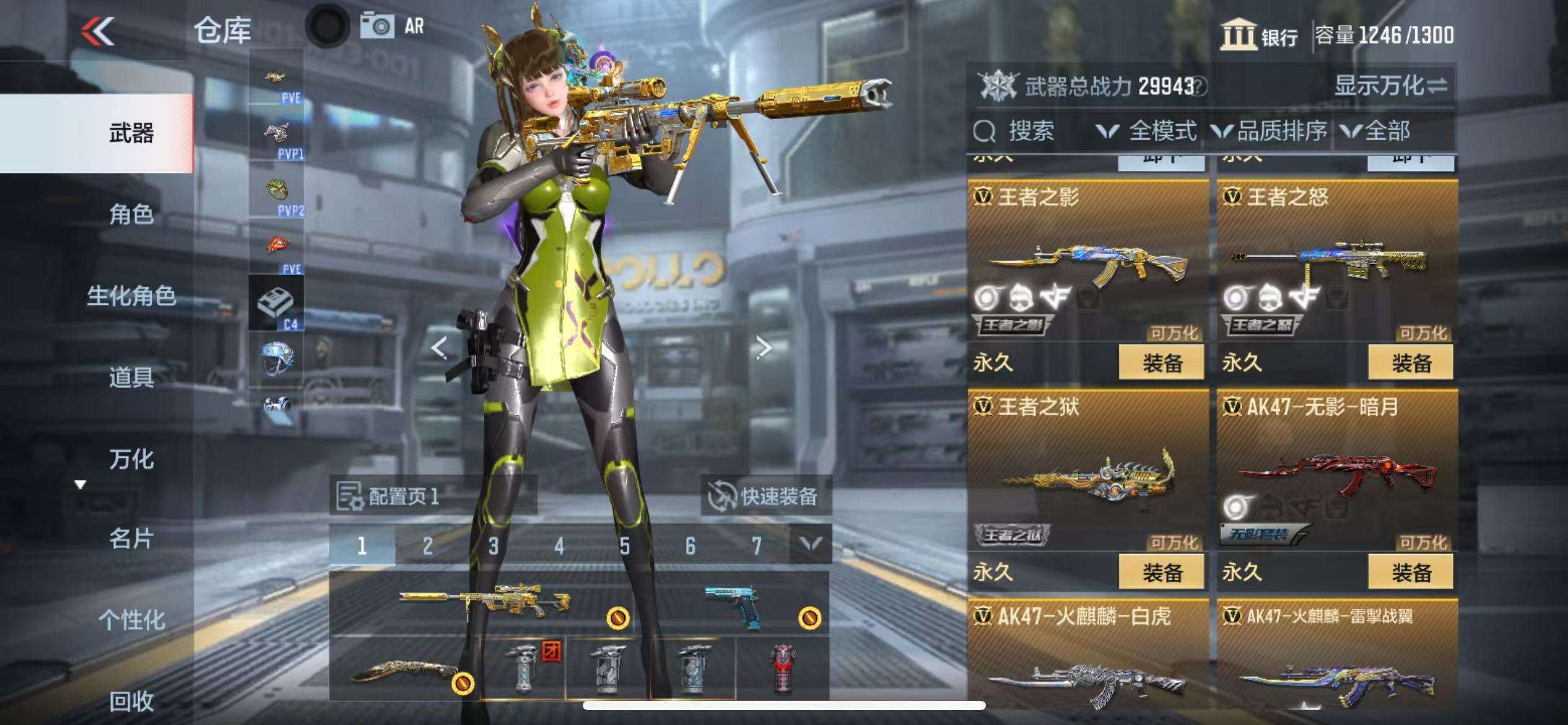Go back with the double-arrow button
This screenshot has width=1568, height=725.
click(x=98, y=30)
